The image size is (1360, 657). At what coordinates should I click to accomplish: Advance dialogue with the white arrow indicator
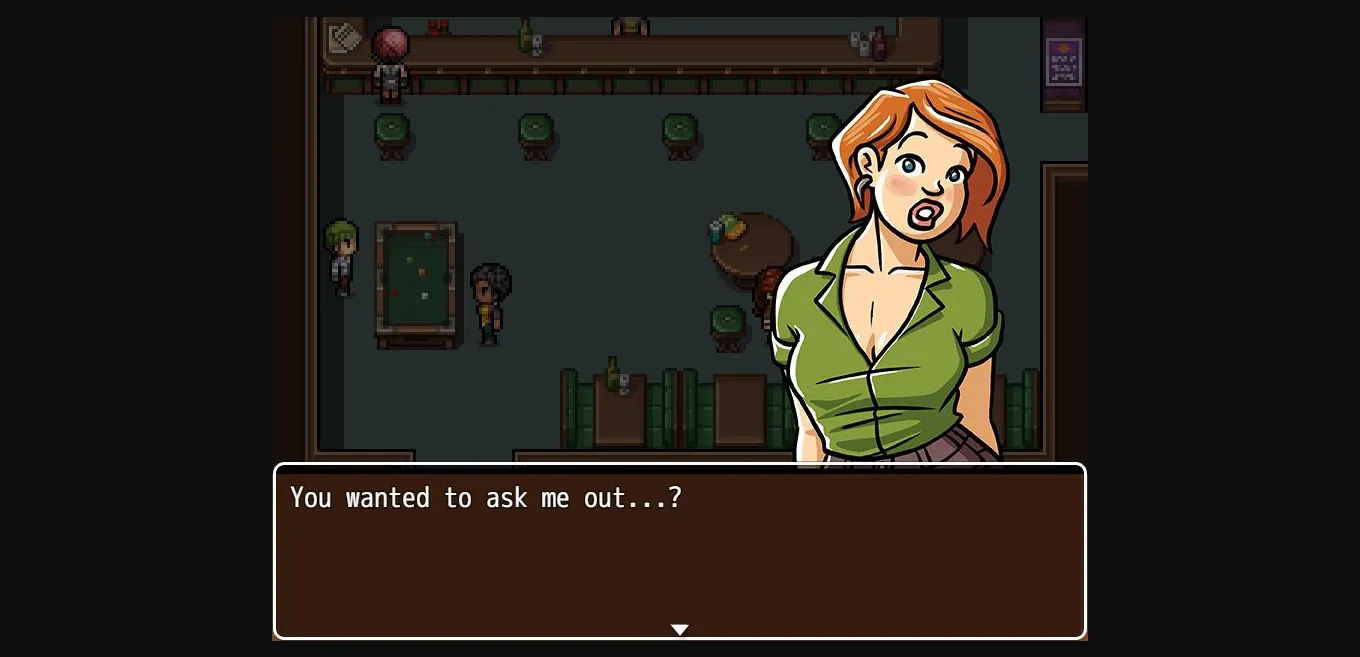pos(679,629)
